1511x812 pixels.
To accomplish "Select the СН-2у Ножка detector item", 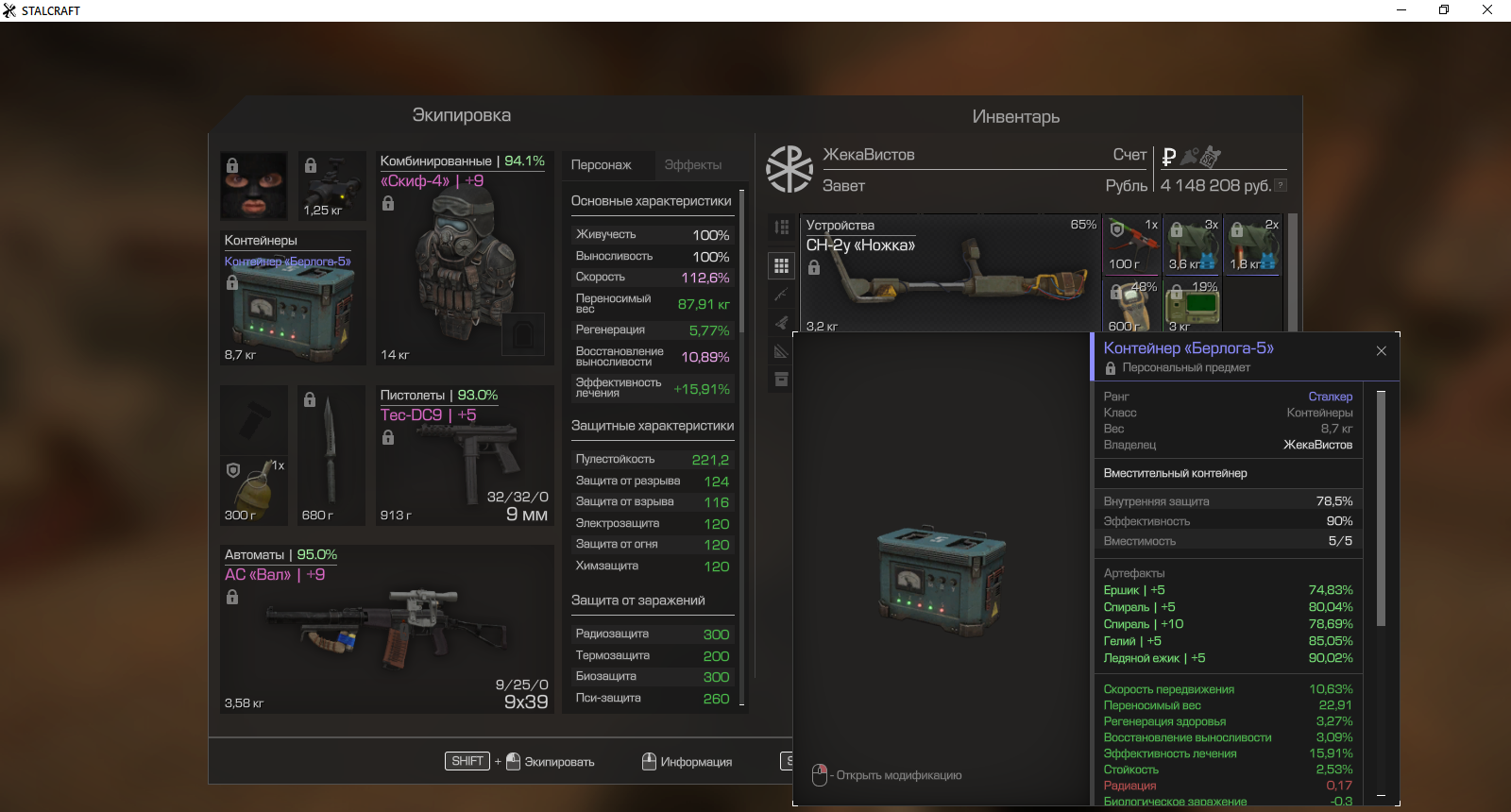I will pos(949,276).
